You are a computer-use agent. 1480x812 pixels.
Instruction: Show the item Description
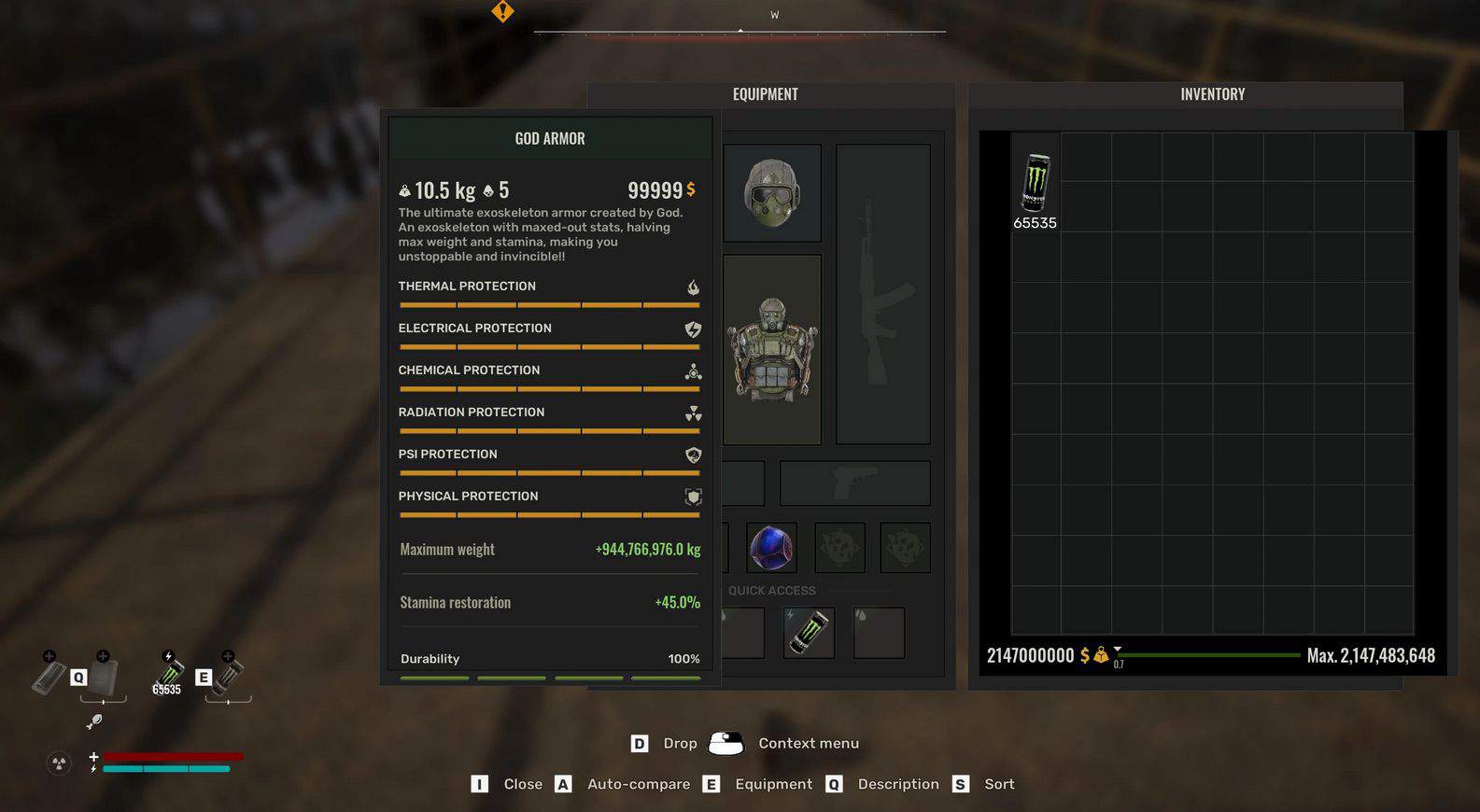[x=897, y=784]
